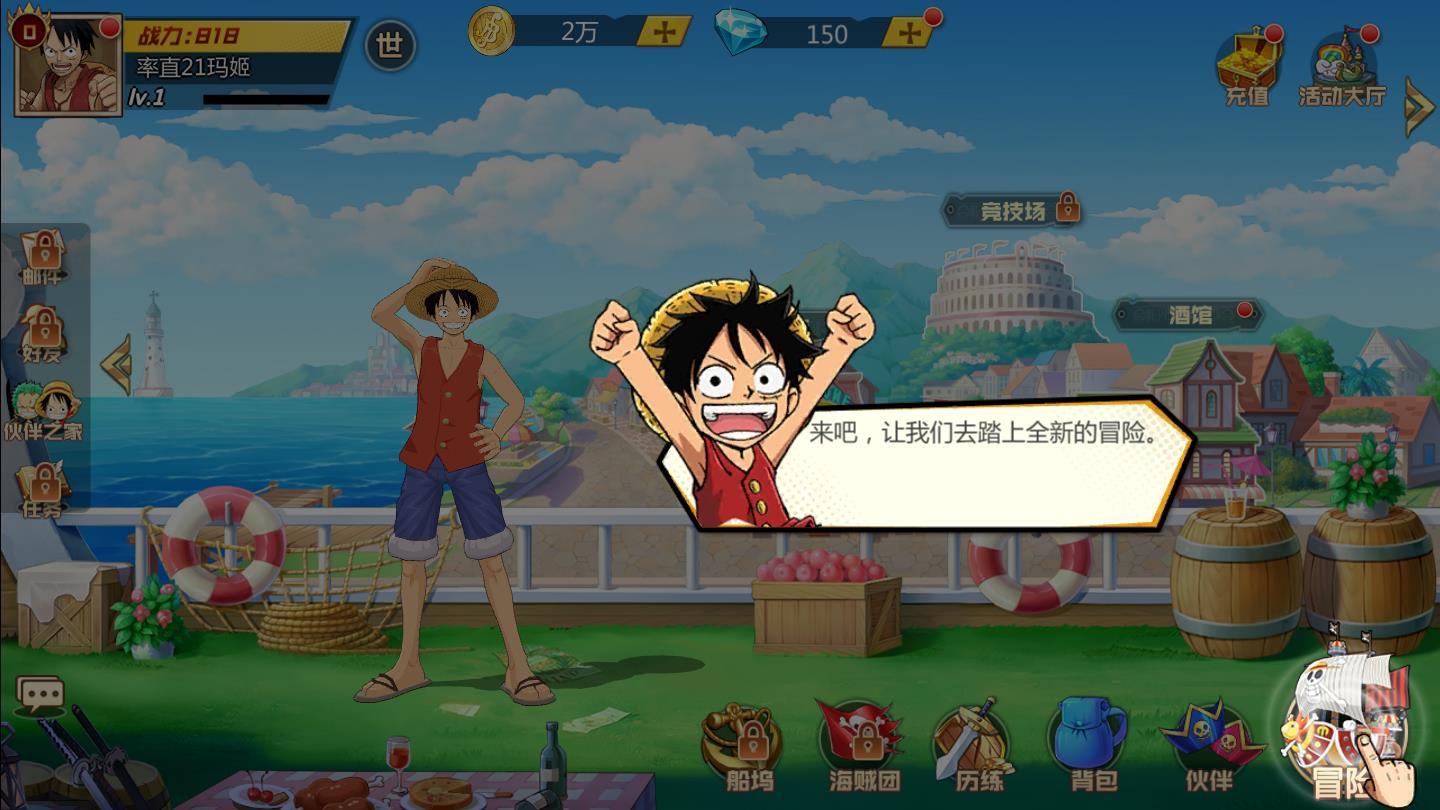Open the 充值 recharge treasure chest
This screenshot has height=810, width=1440.
pos(1247,66)
